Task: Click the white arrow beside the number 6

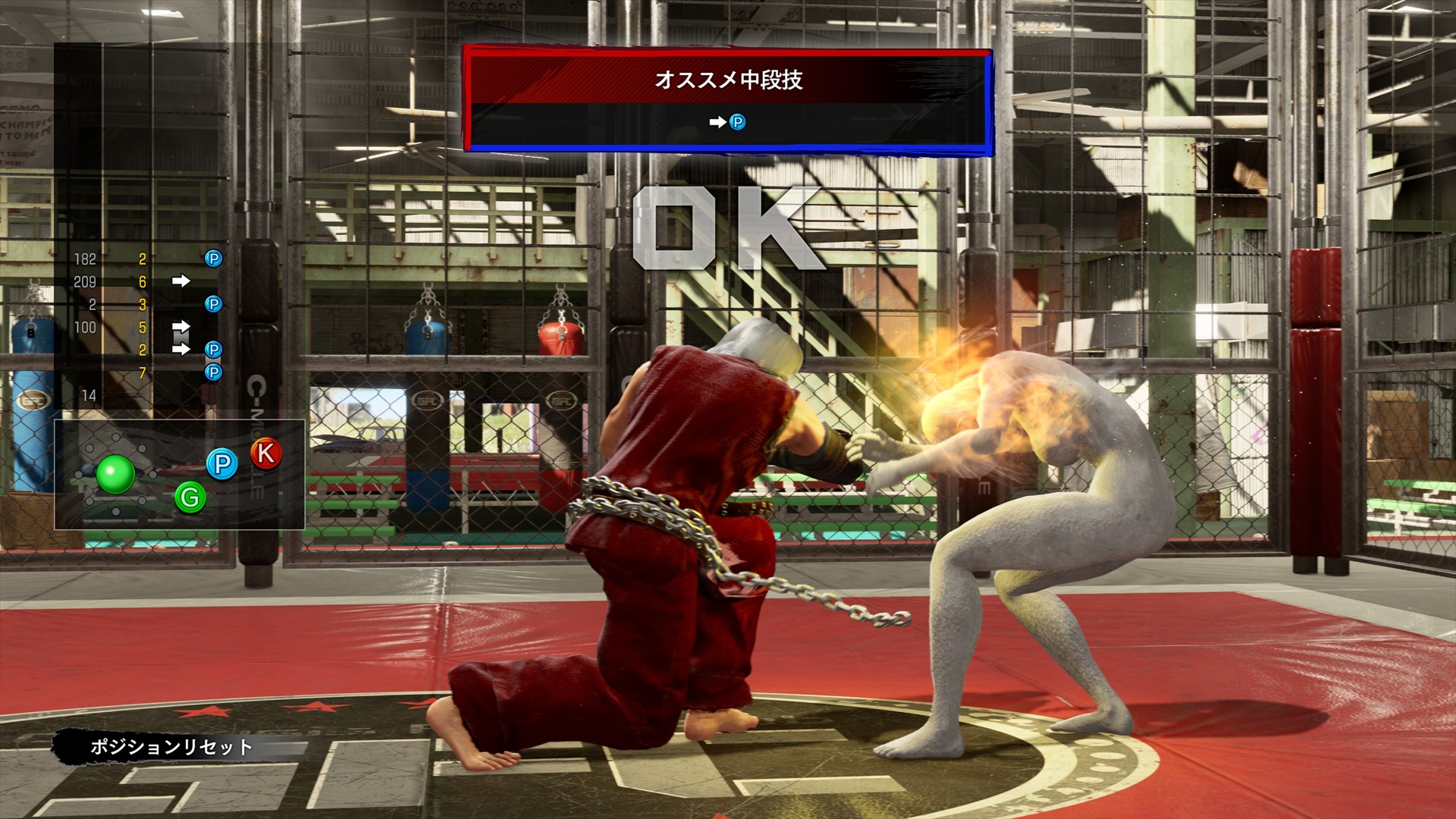Action: click(x=181, y=281)
